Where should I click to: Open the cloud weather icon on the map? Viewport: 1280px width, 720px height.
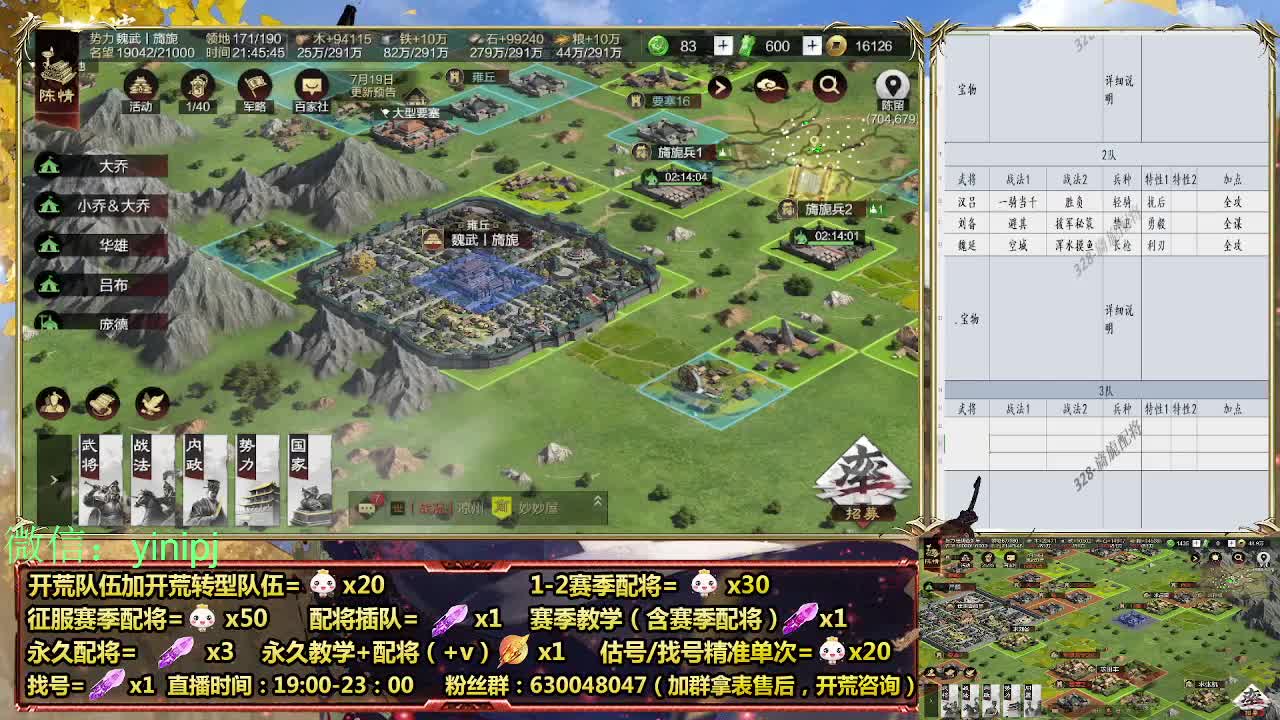tap(771, 87)
